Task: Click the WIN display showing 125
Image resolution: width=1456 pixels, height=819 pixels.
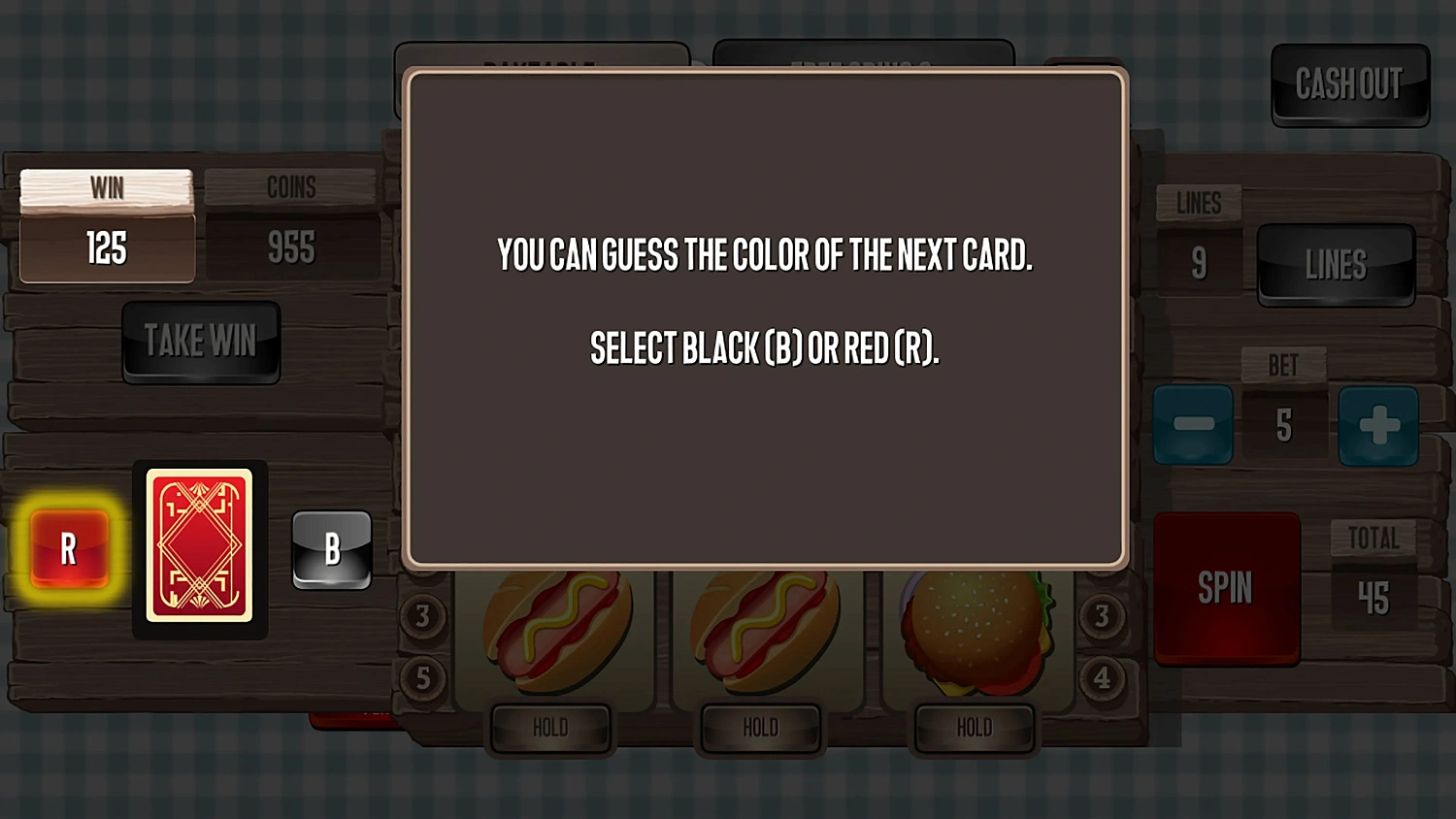Action: 106,248
